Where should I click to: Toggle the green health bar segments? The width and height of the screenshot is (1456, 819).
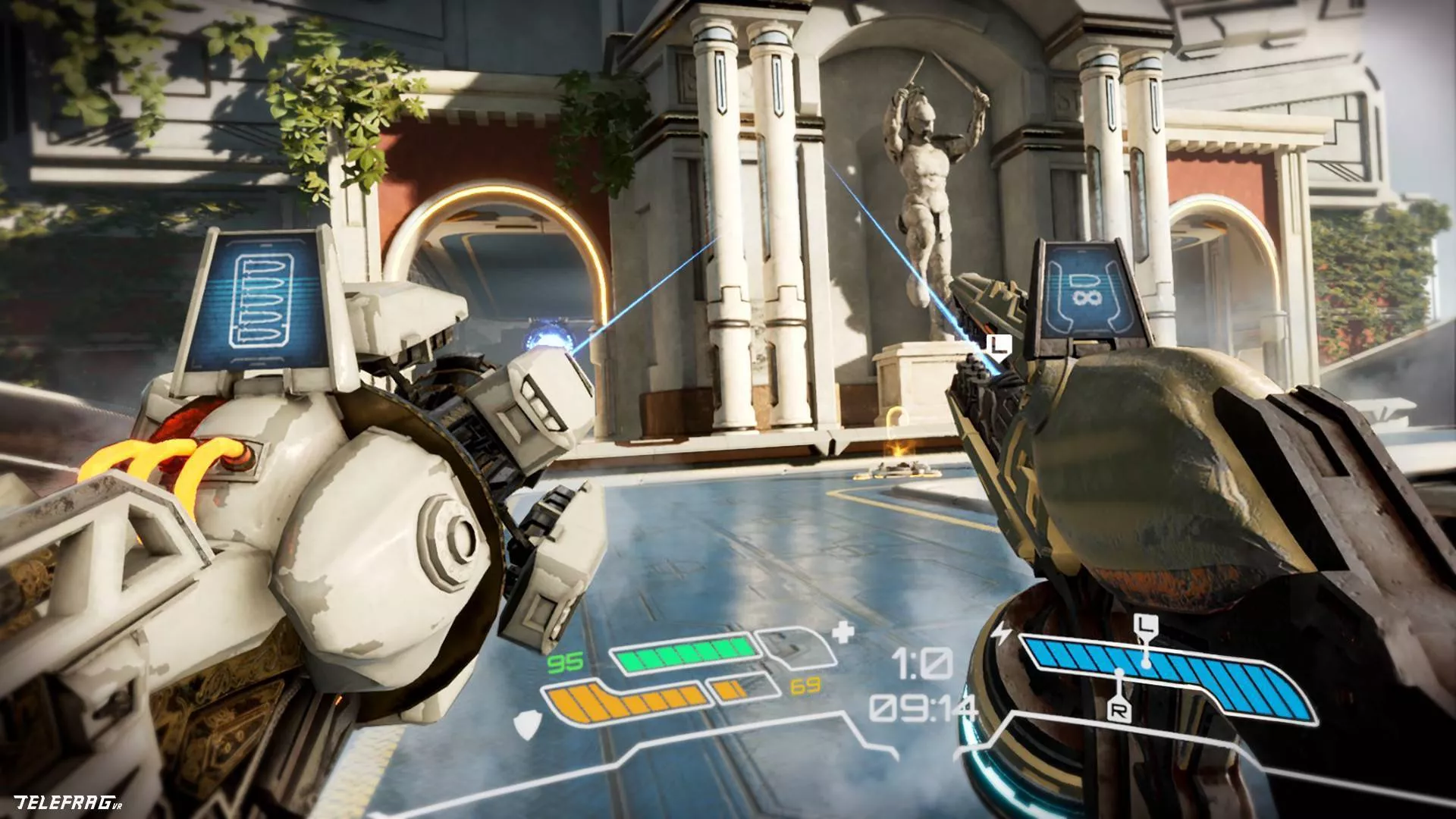682,654
